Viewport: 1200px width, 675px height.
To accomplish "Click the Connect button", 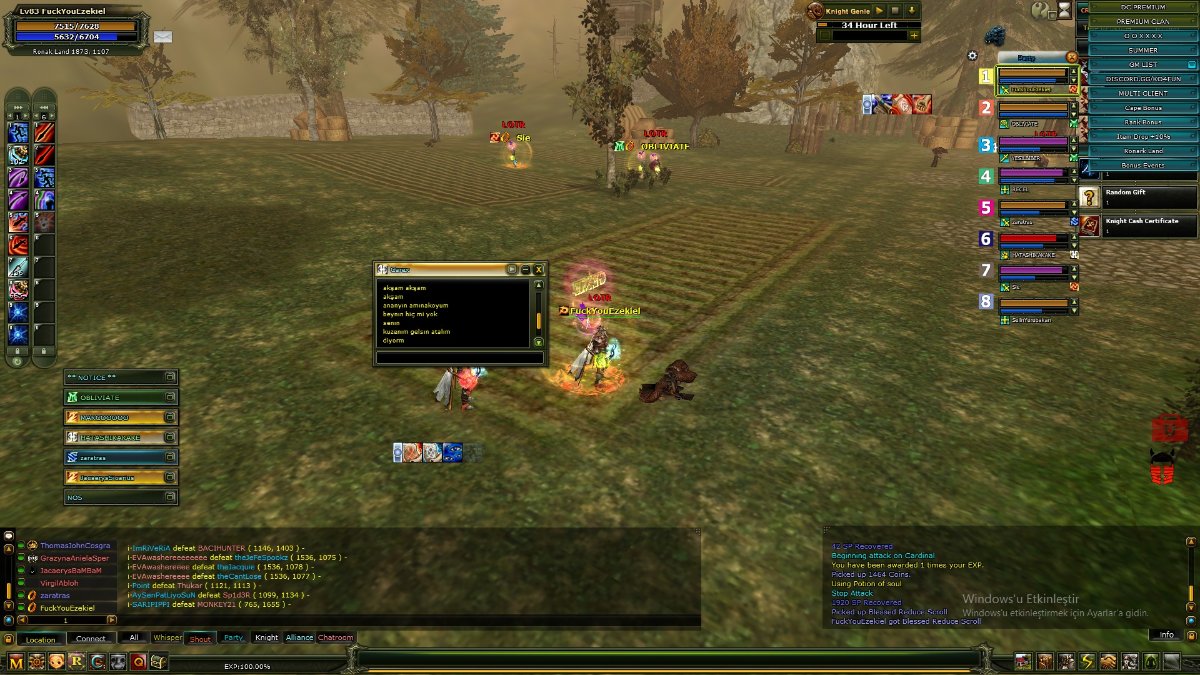I will tap(90, 639).
